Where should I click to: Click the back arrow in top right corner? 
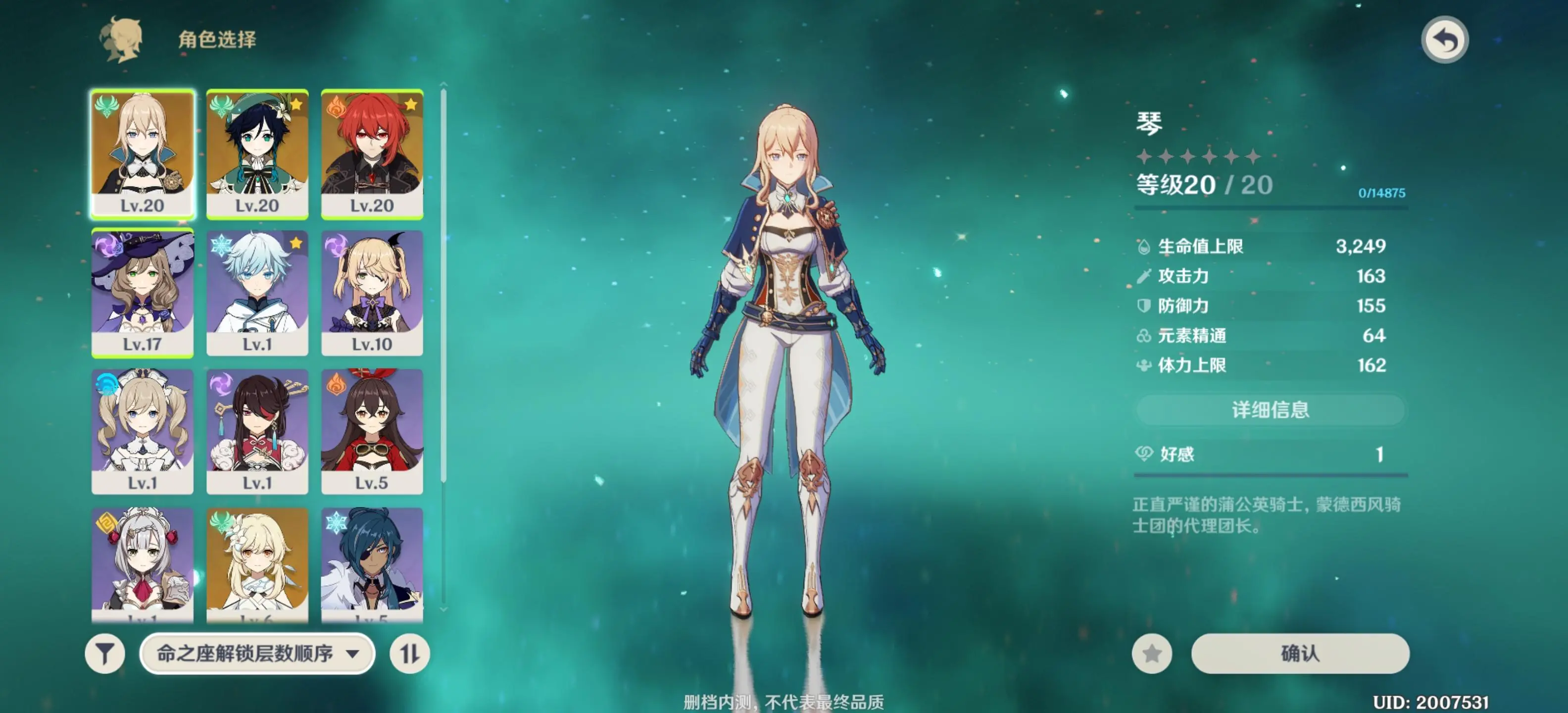pos(1447,40)
